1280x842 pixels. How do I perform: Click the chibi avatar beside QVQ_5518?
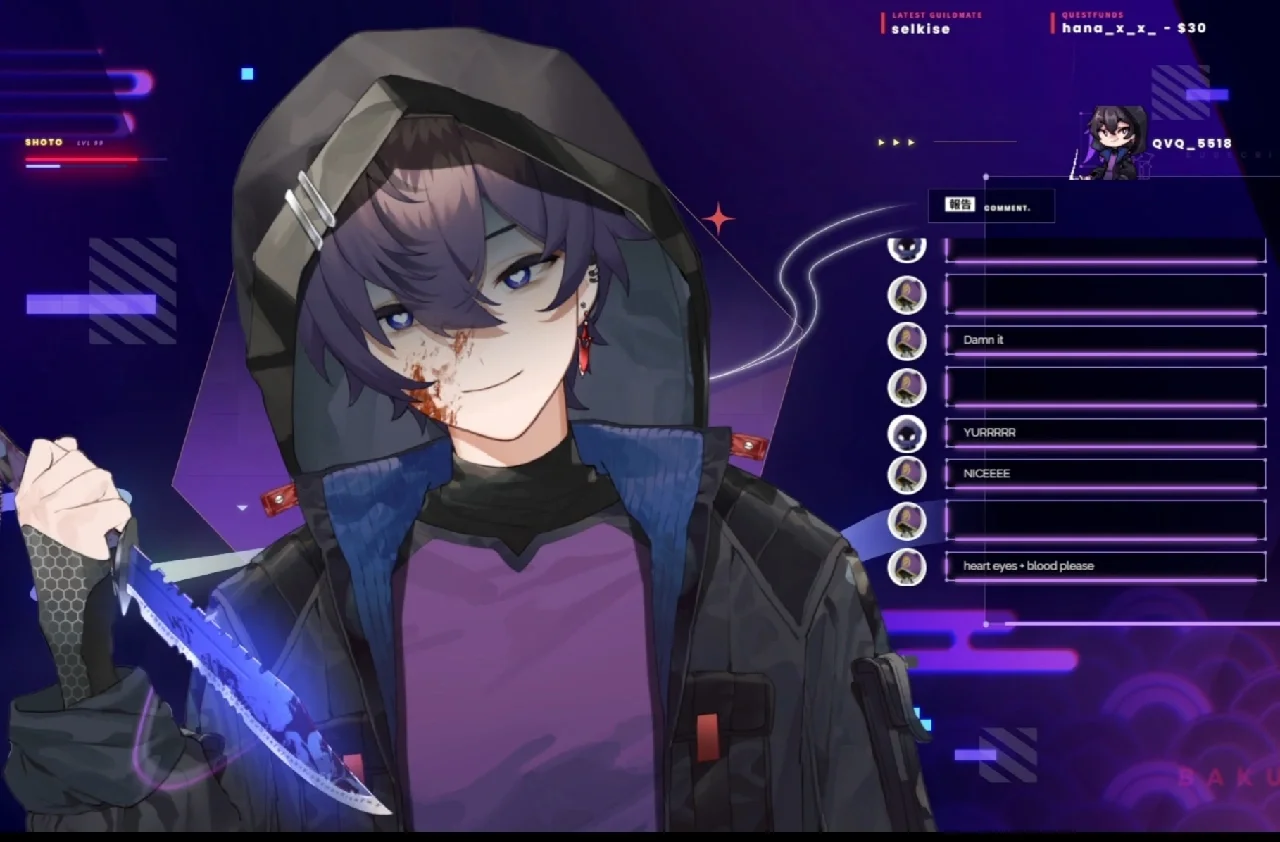[x=1115, y=143]
